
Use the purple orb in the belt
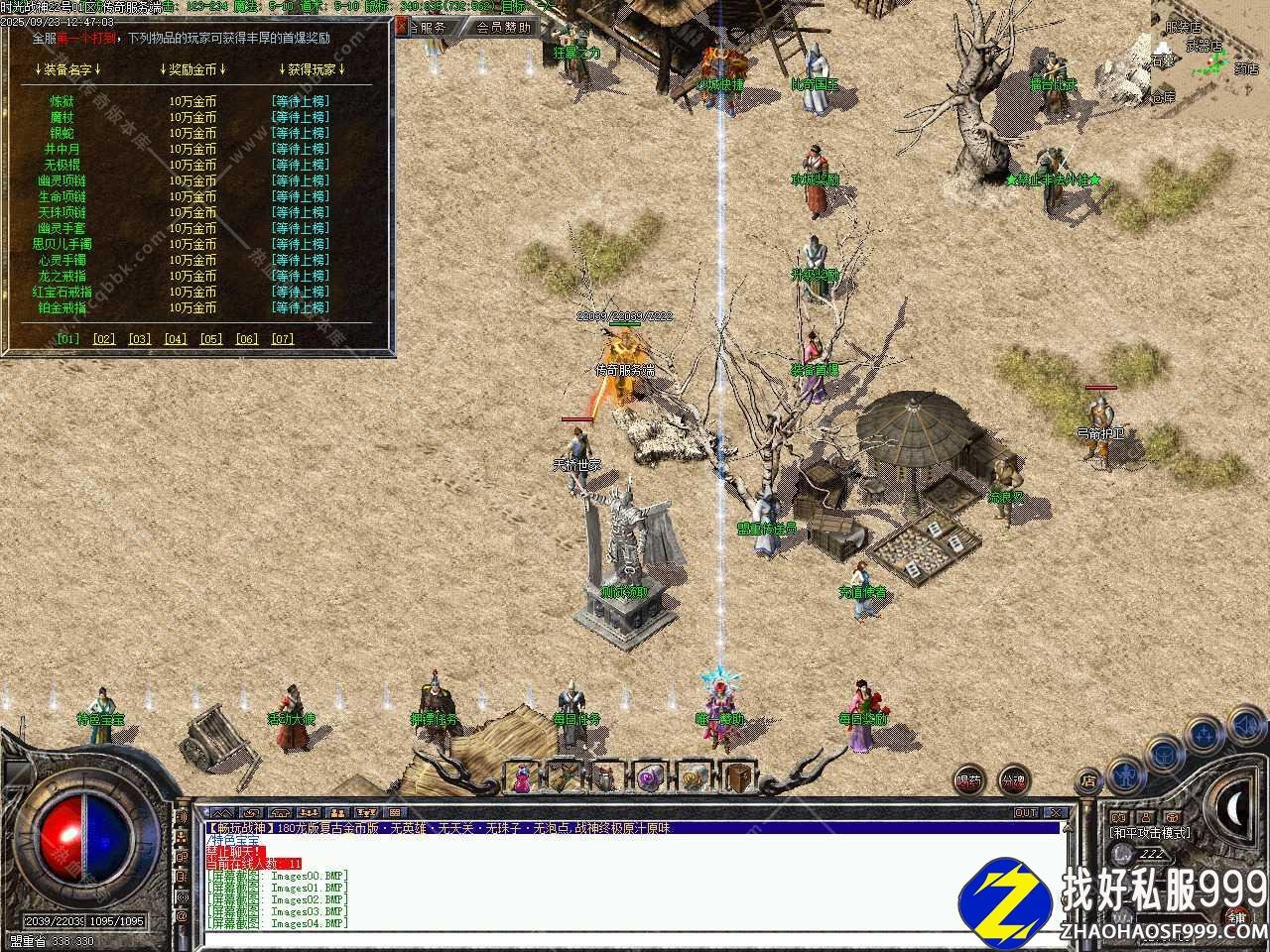pos(650,777)
